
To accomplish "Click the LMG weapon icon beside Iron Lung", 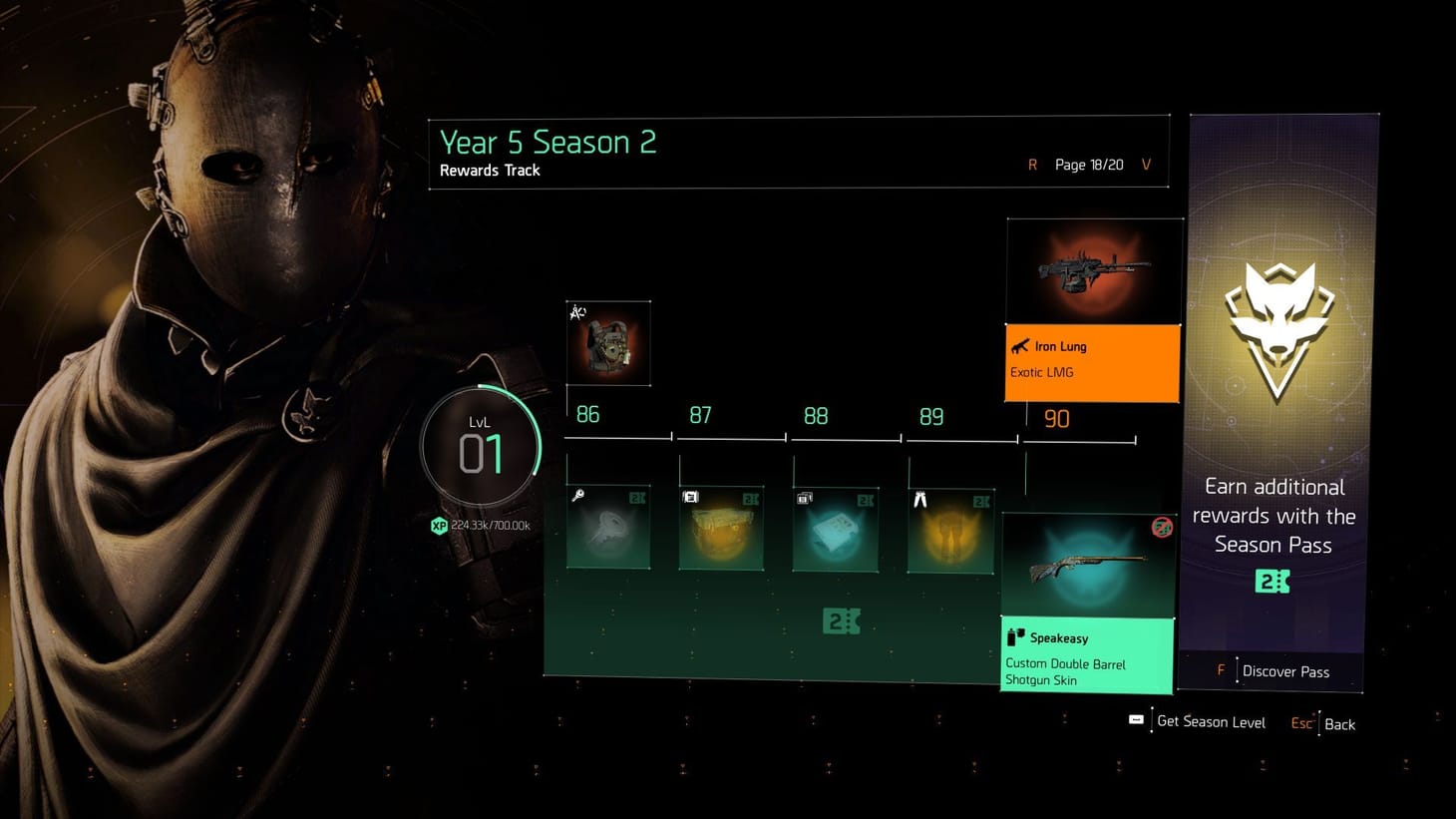I will [x=1021, y=346].
